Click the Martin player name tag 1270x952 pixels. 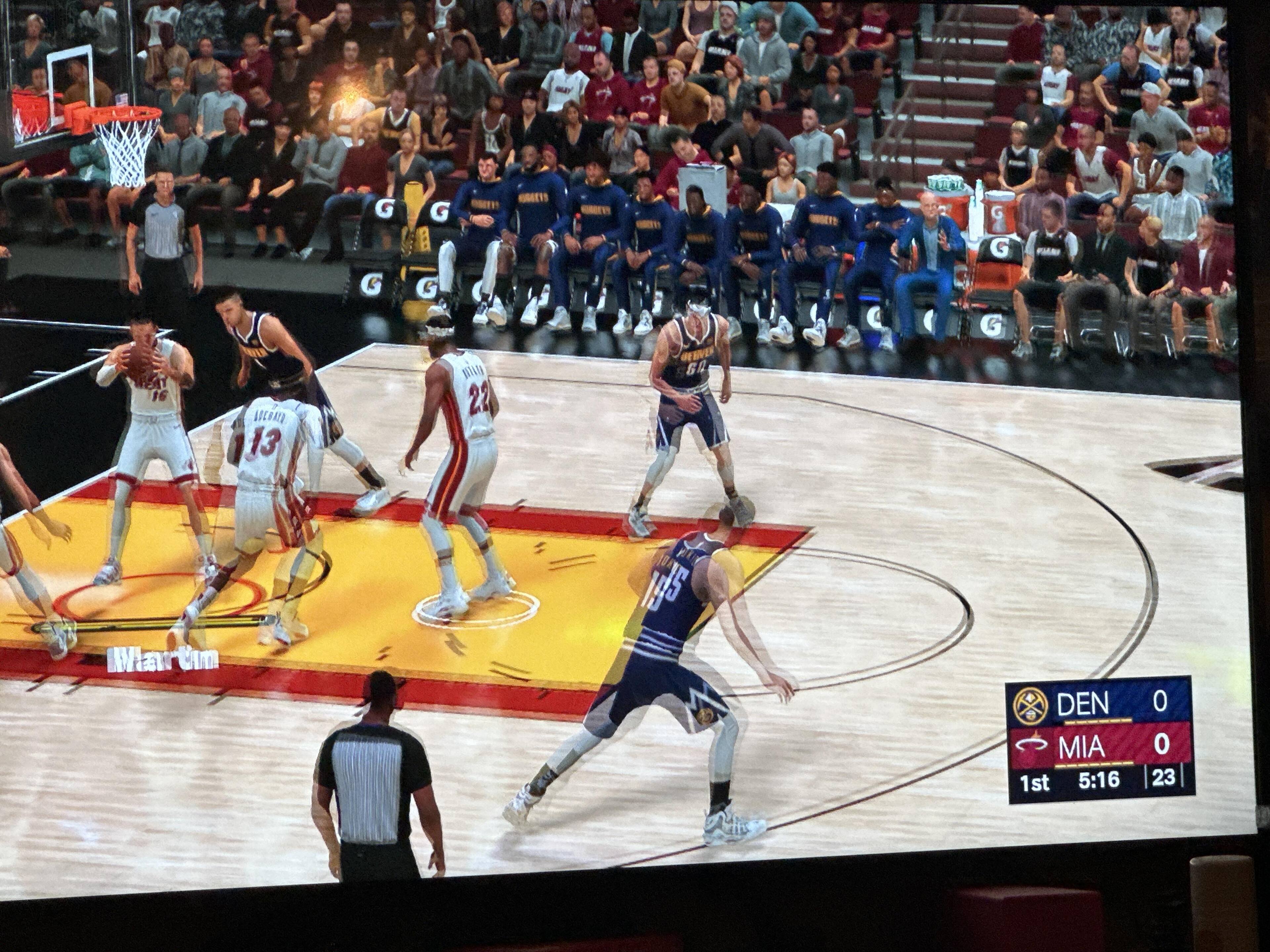point(164,659)
